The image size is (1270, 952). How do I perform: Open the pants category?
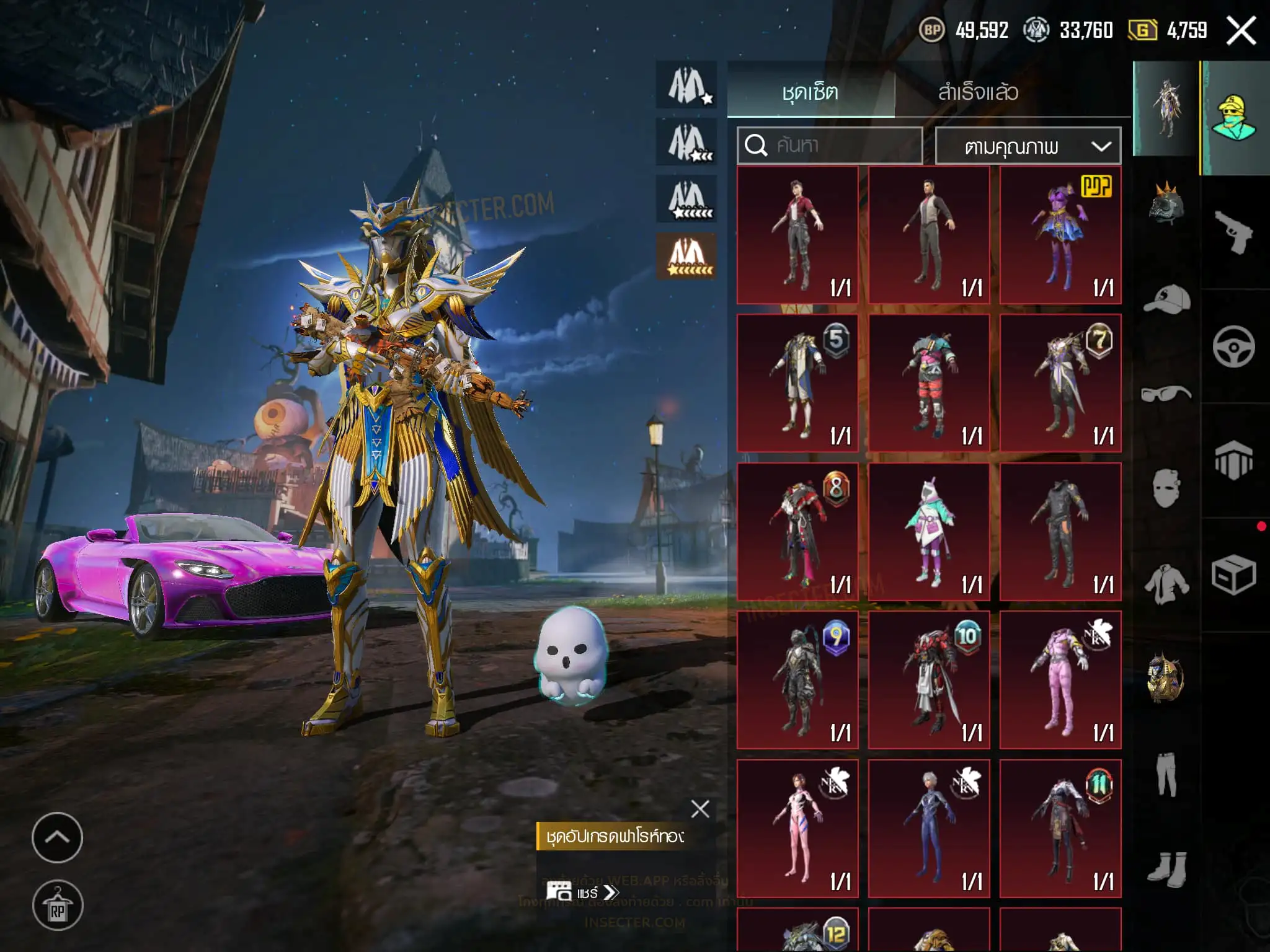click(1166, 773)
